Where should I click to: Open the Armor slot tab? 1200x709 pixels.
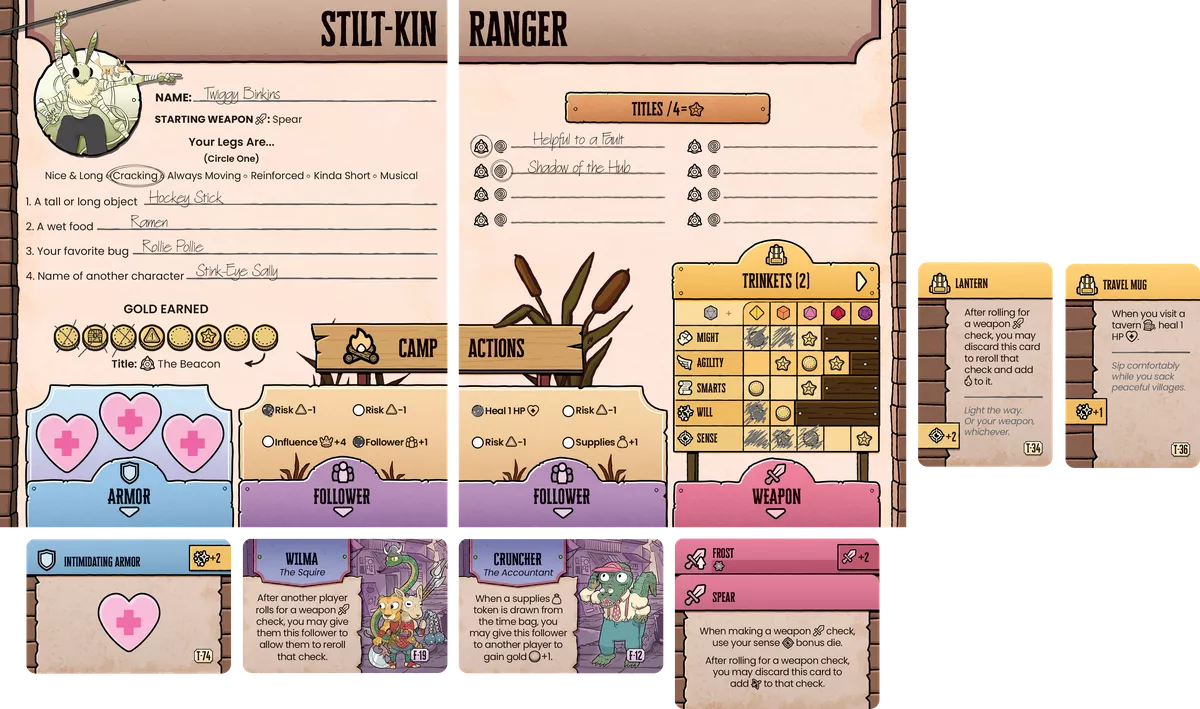(x=128, y=497)
